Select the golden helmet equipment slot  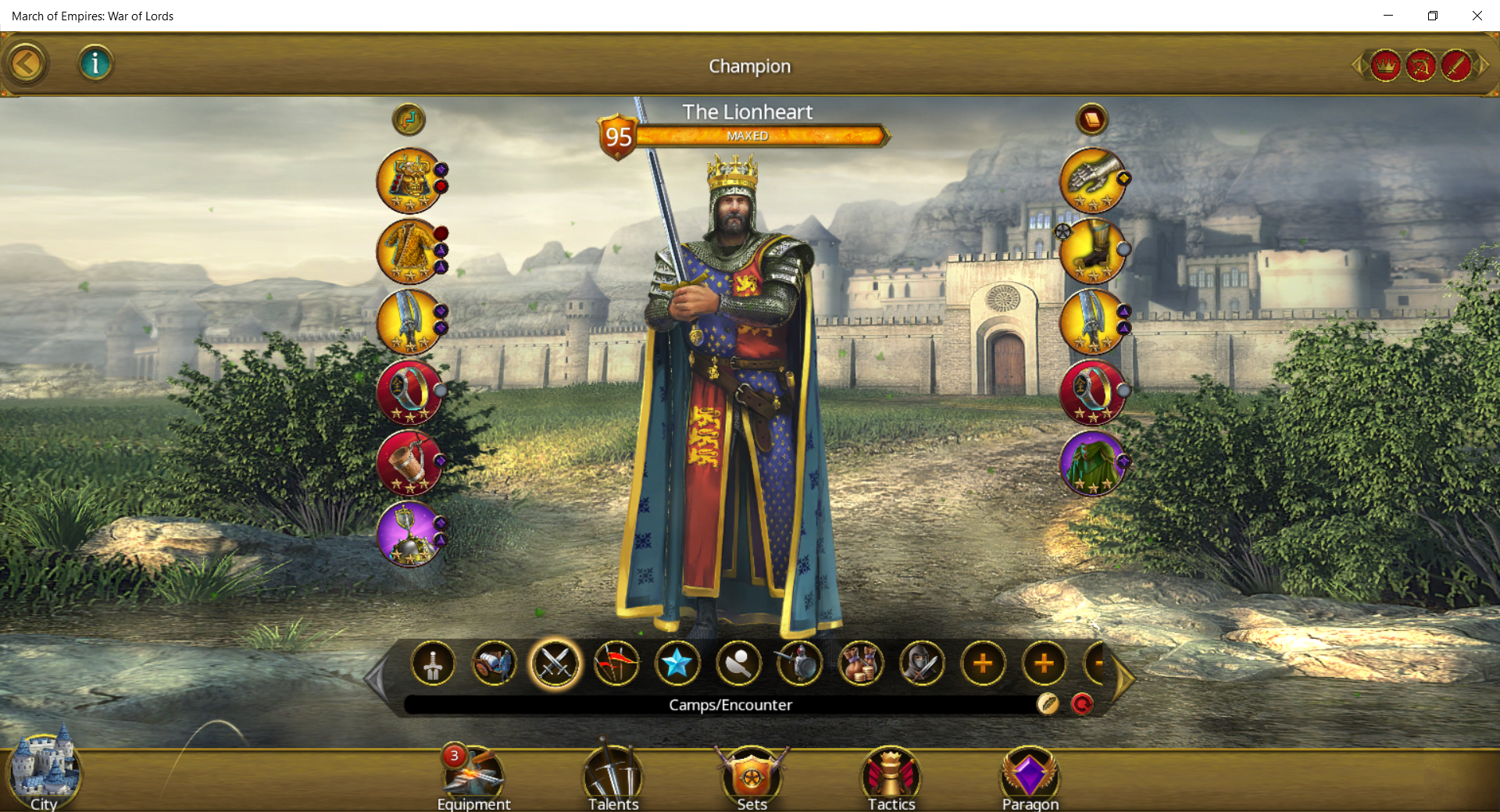pos(409,180)
